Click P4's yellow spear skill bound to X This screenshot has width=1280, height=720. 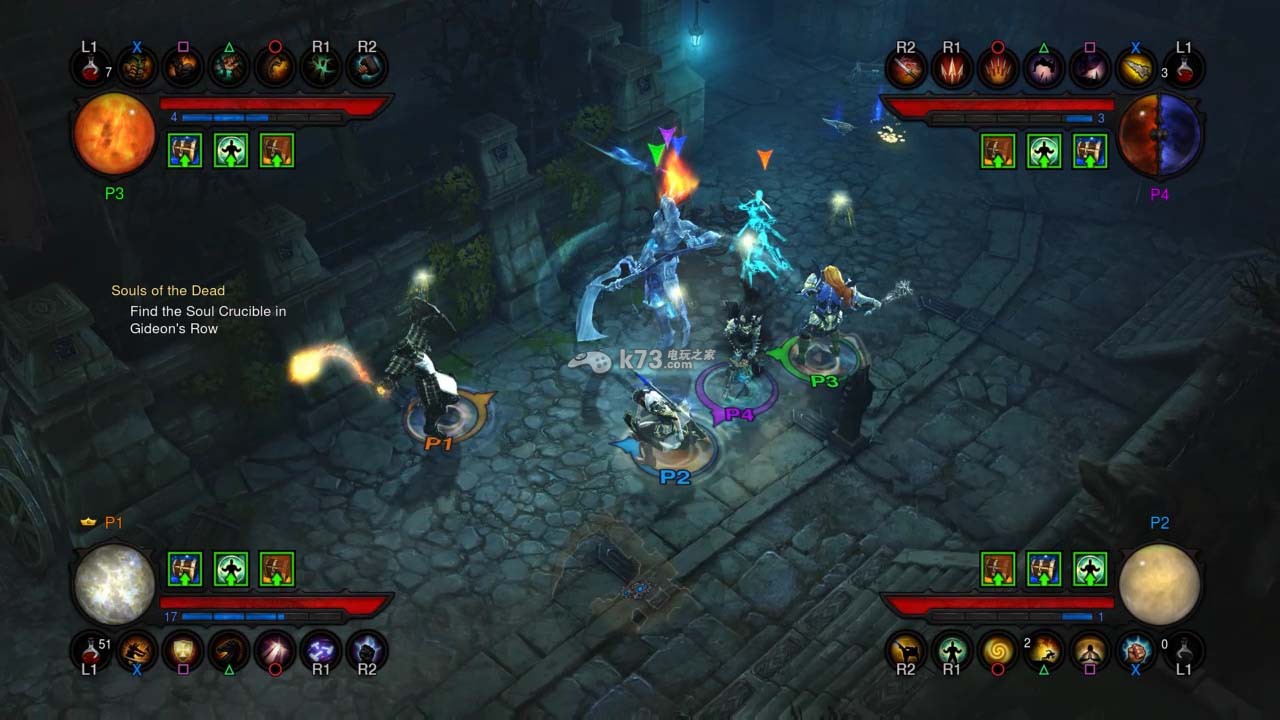tap(1135, 67)
